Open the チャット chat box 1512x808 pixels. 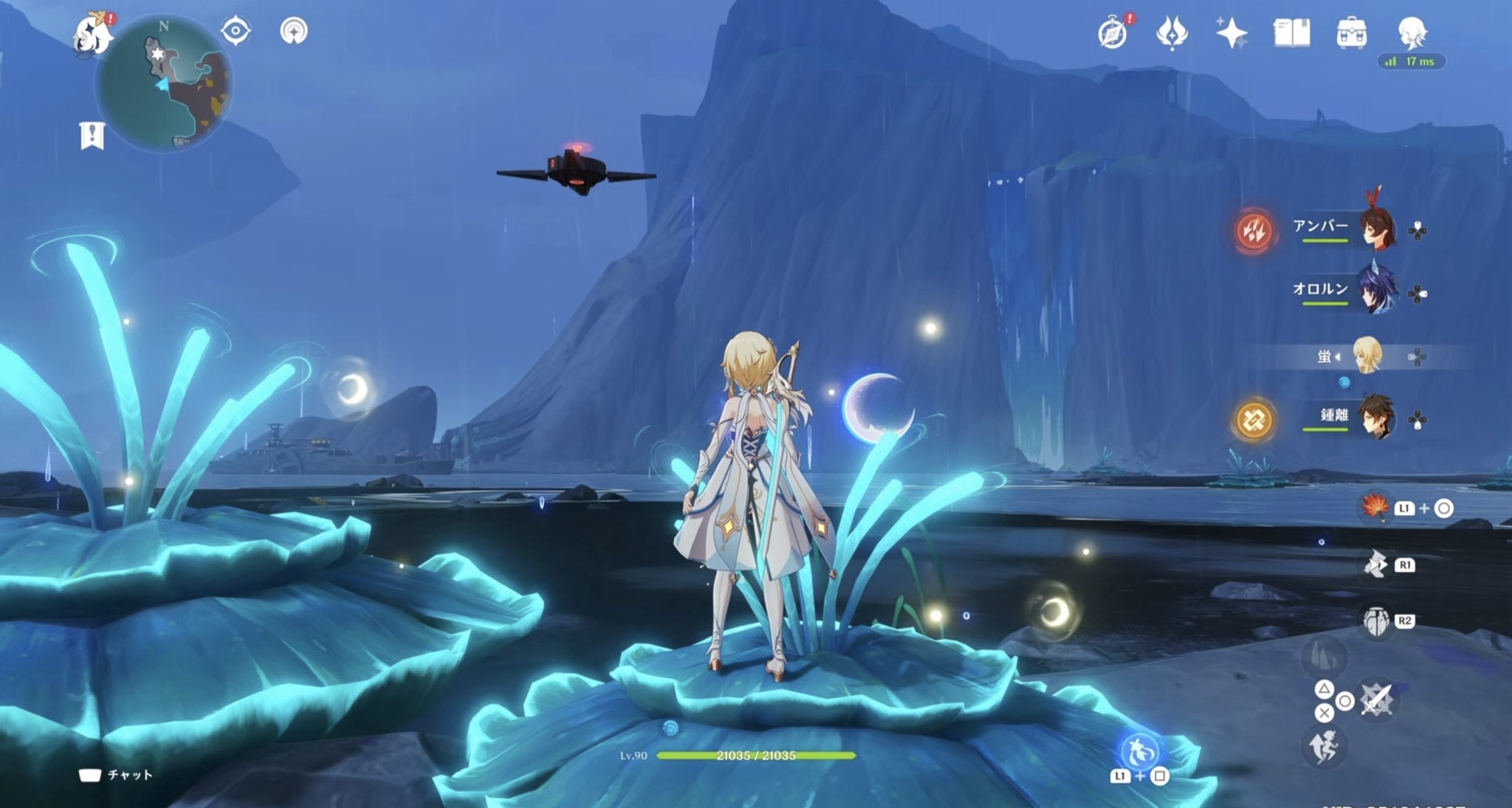pyautogui.click(x=117, y=775)
